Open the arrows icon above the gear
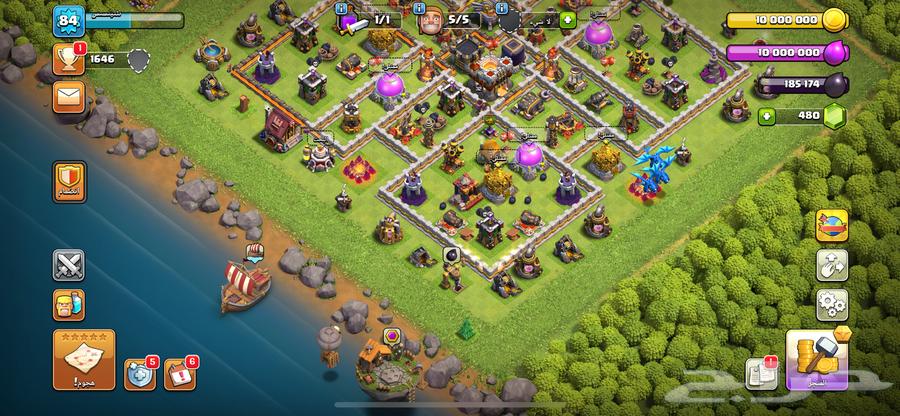This screenshot has width=900, height=416. point(832,264)
